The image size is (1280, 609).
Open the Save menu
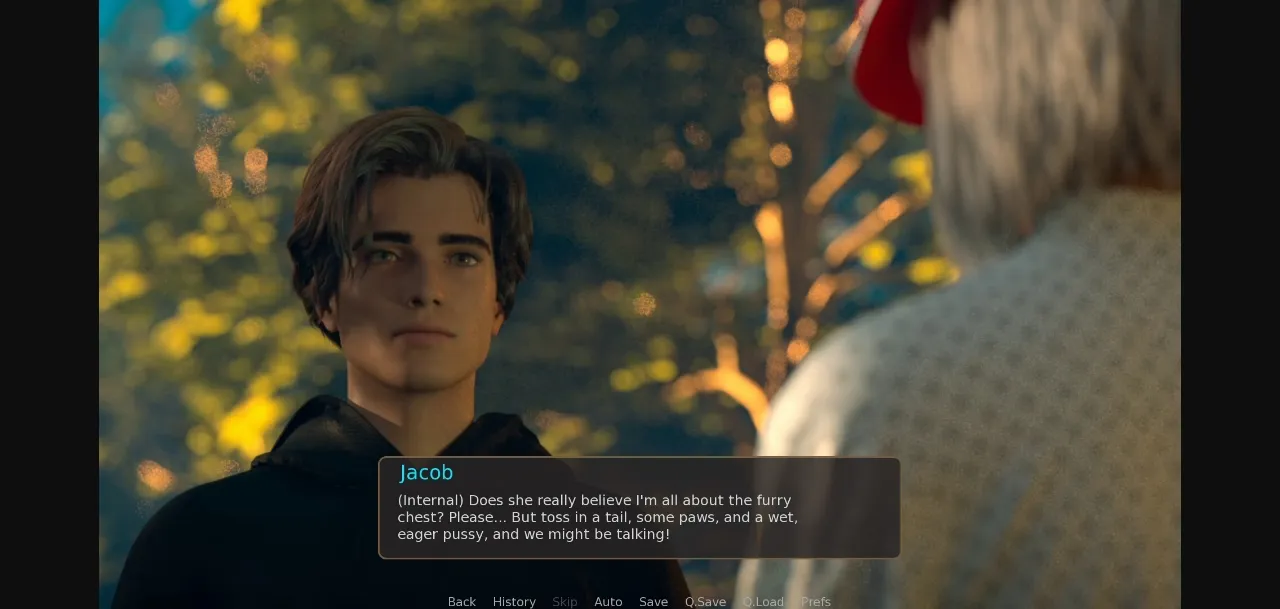click(x=653, y=601)
